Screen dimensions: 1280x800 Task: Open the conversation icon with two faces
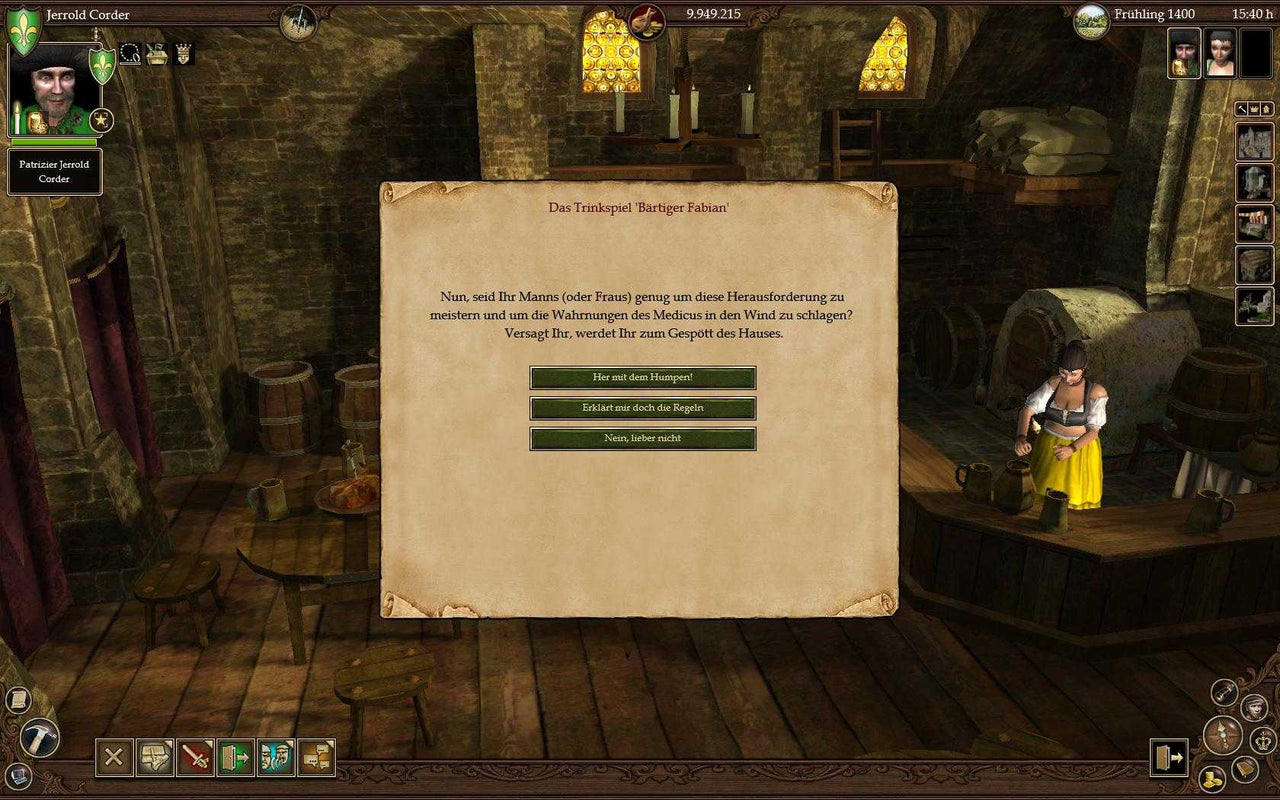(276, 758)
